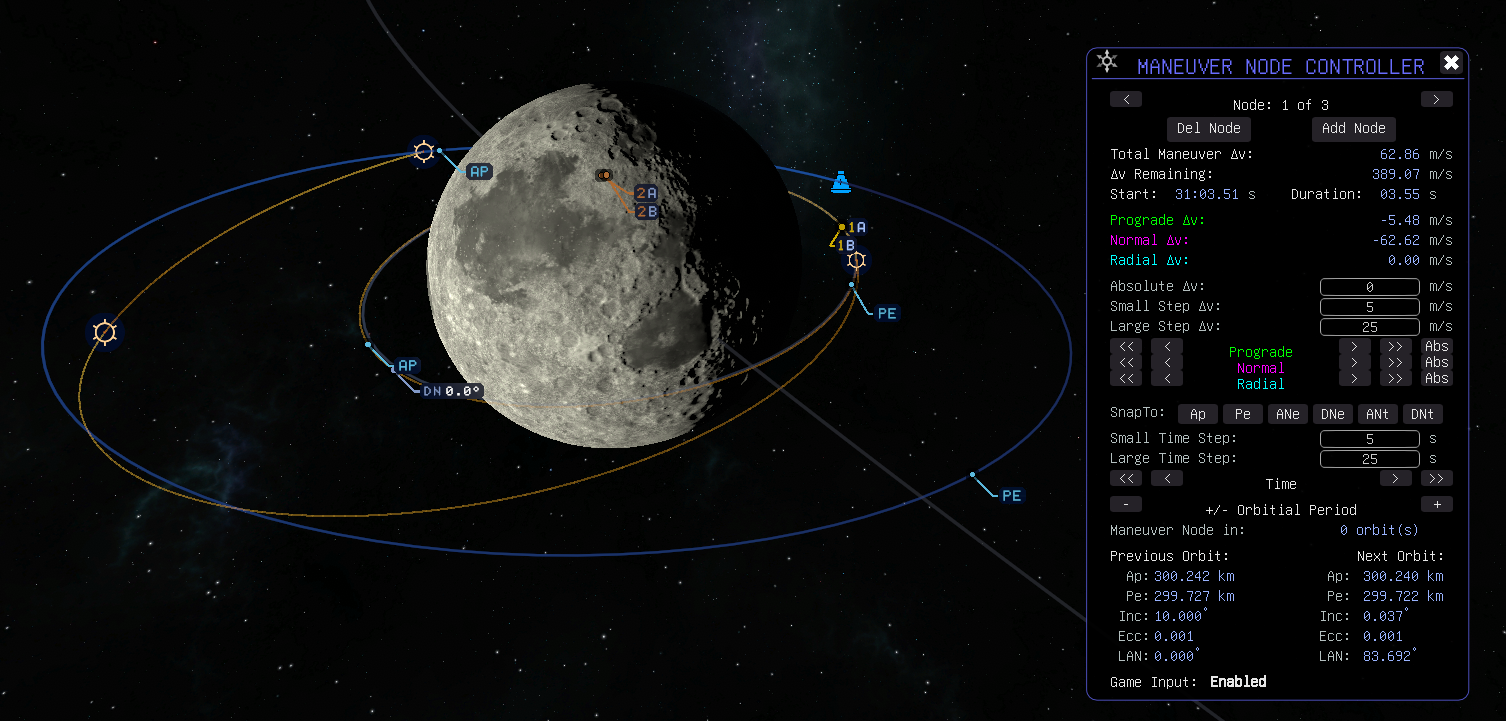Viewport: 1506px width, 721px height.
Task: Choose the ANt snap option
Action: point(1378,414)
